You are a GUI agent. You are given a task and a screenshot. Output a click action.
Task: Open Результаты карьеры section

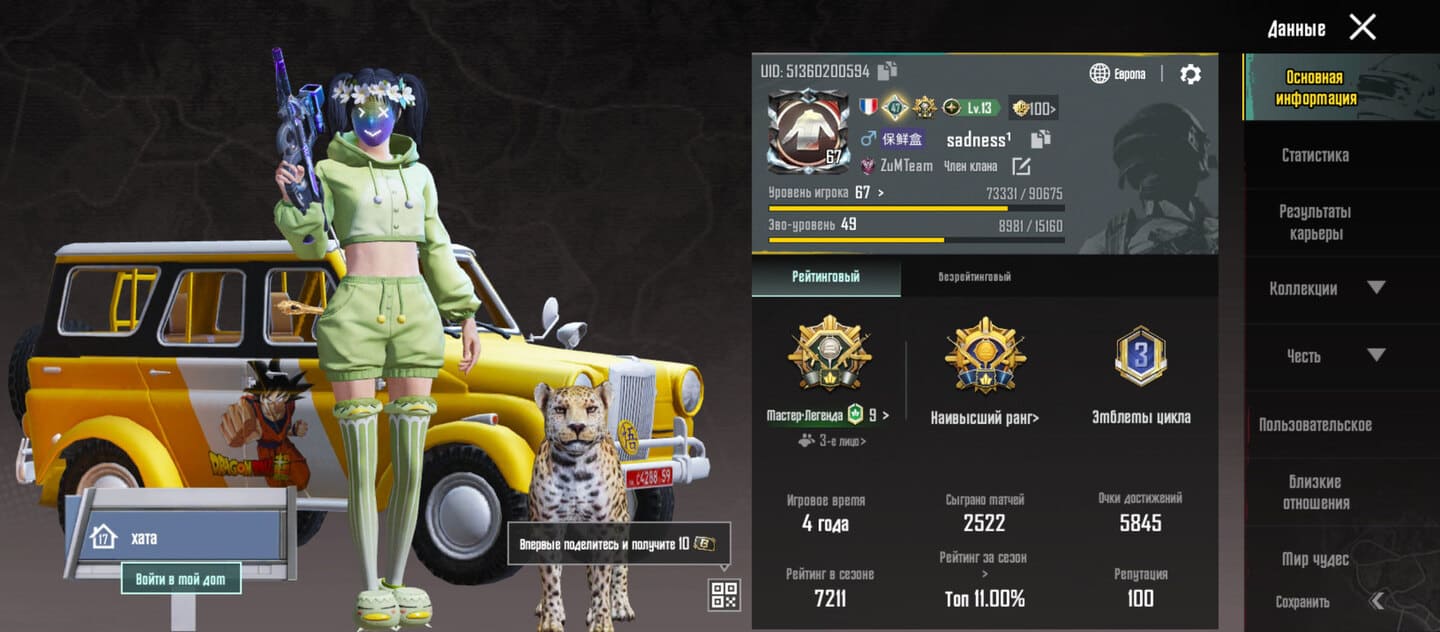(1315, 222)
